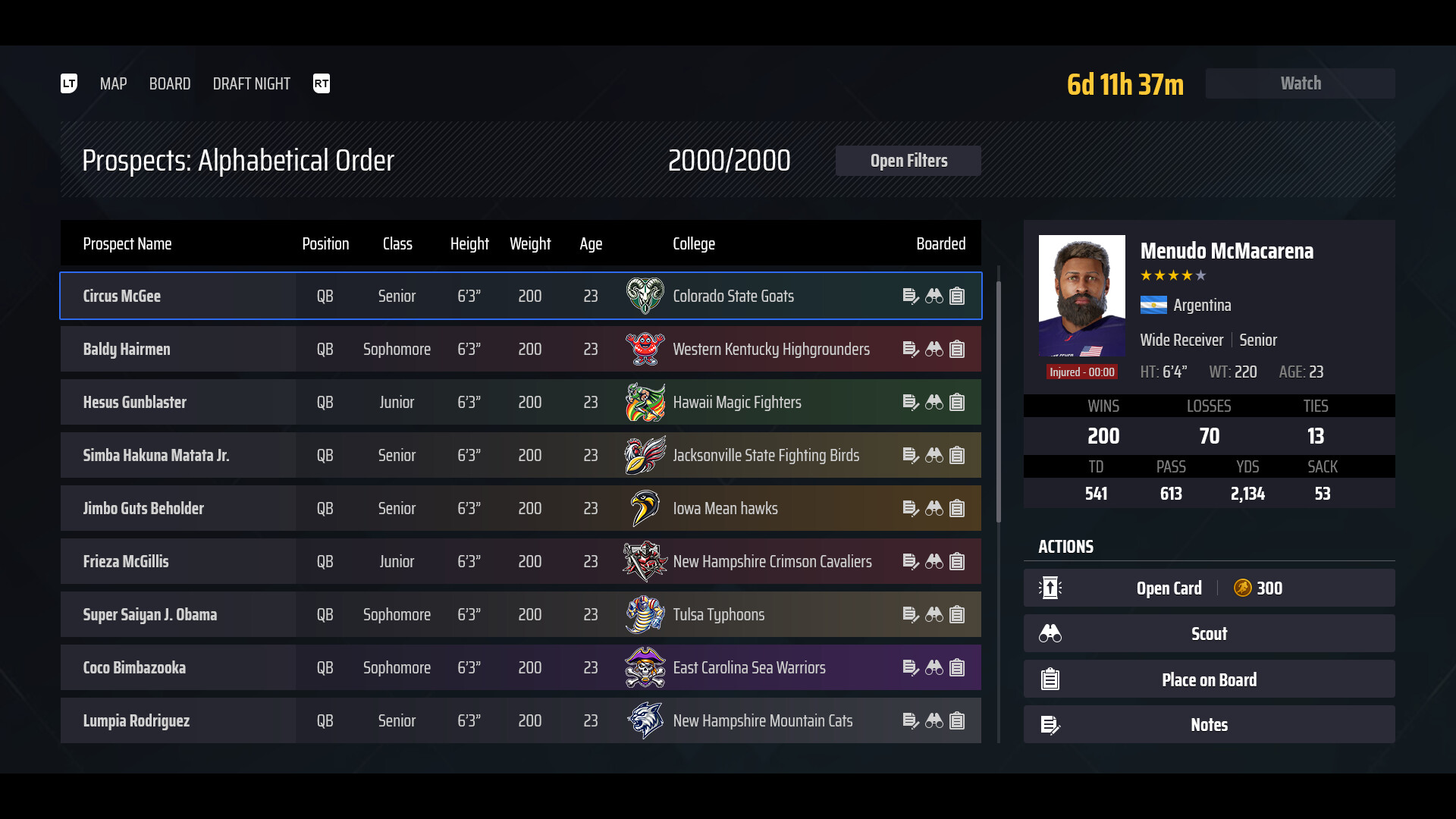Scout Circus McGee using the binoculars icon
Image resolution: width=1456 pixels, height=819 pixels.
[934, 296]
